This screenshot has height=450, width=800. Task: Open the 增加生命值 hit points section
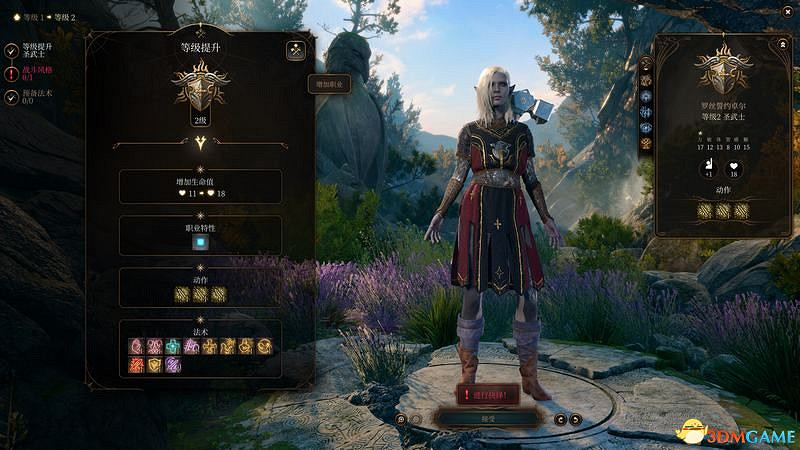pyautogui.click(x=200, y=187)
